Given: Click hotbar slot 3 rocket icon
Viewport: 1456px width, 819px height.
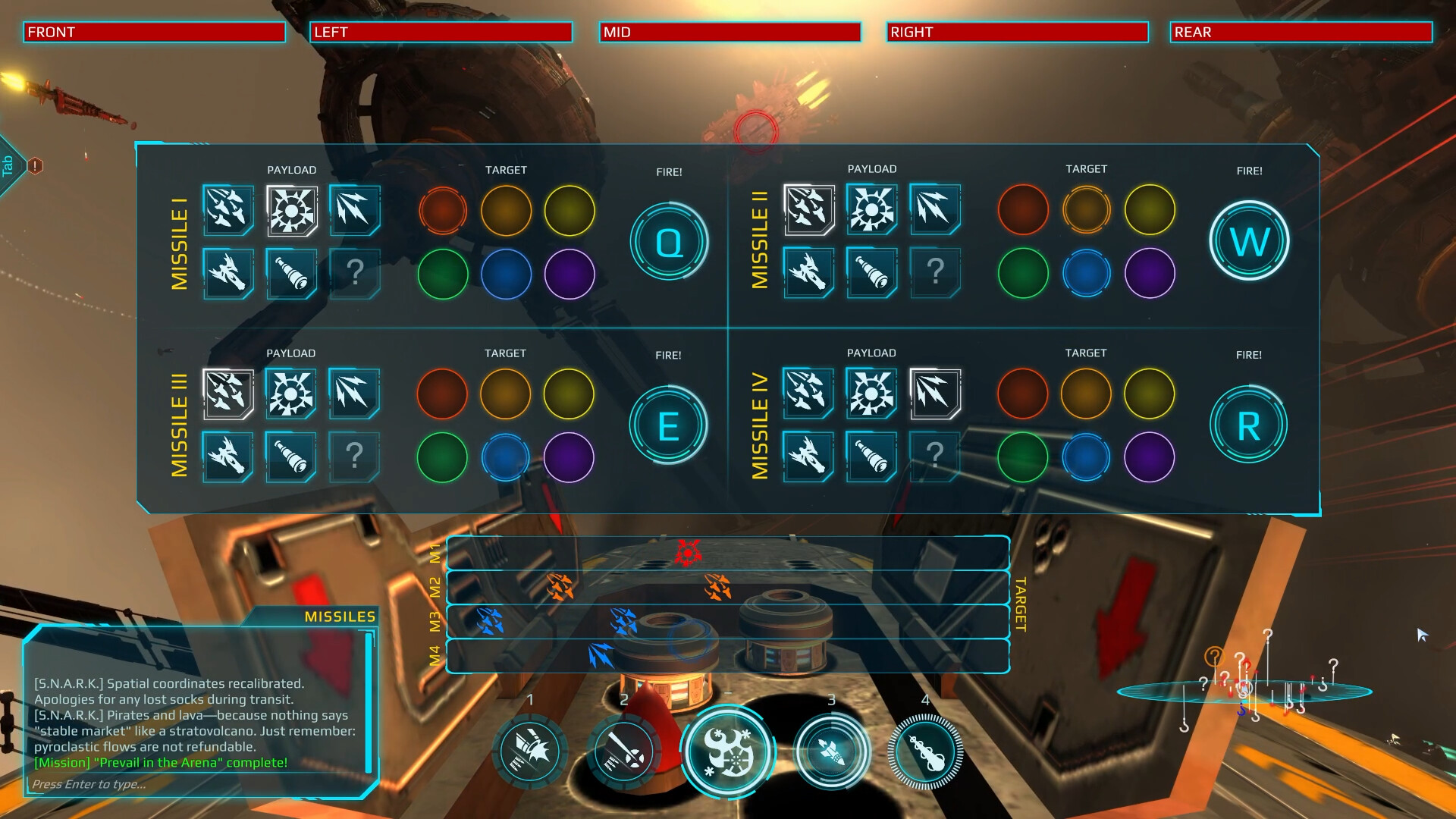Looking at the screenshot, I should tap(831, 752).
